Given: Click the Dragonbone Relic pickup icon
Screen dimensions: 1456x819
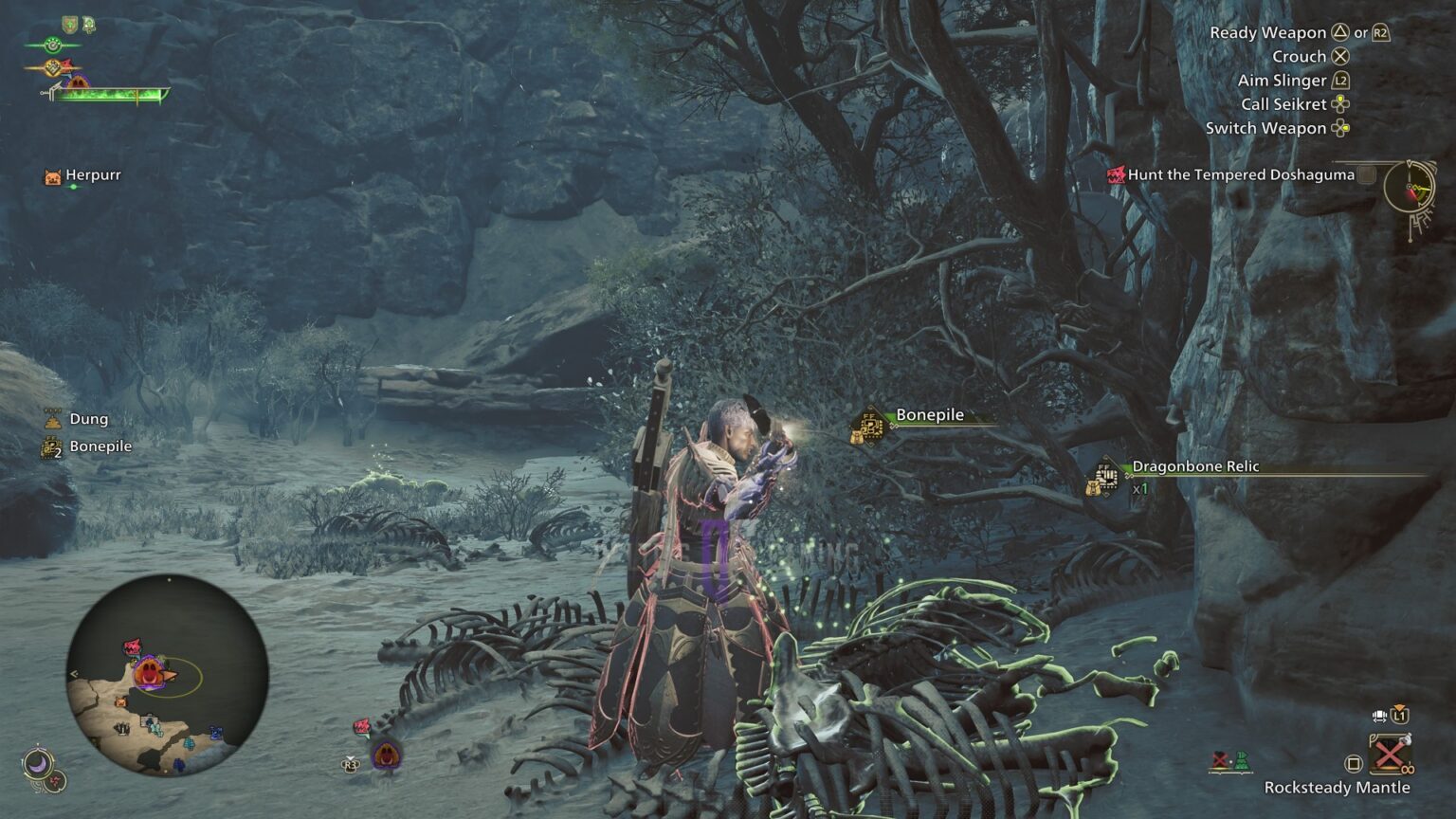Looking at the screenshot, I should [1102, 475].
